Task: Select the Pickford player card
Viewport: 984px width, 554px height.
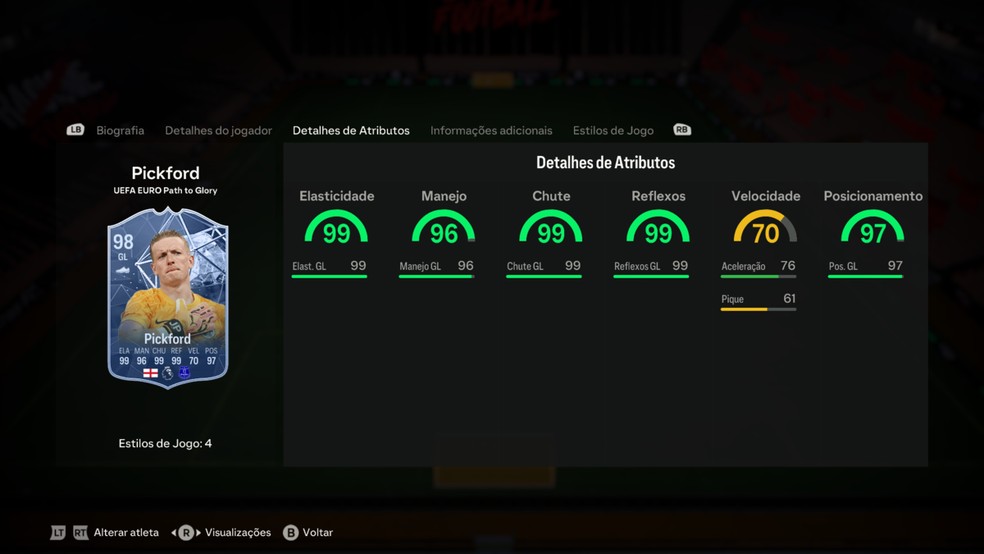Action: point(168,298)
